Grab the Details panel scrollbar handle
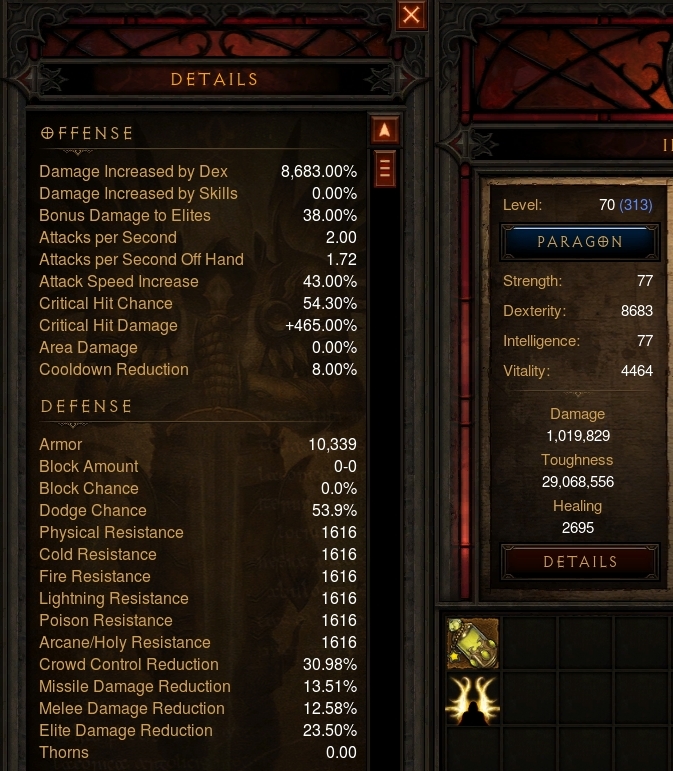Image resolution: width=673 pixels, height=771 pixels. click(x=385, y=168)
